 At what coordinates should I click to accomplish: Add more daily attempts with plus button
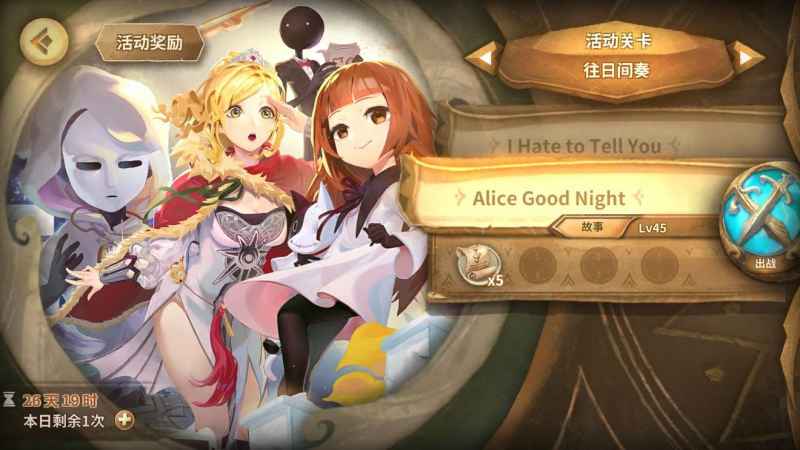point(125,419)
